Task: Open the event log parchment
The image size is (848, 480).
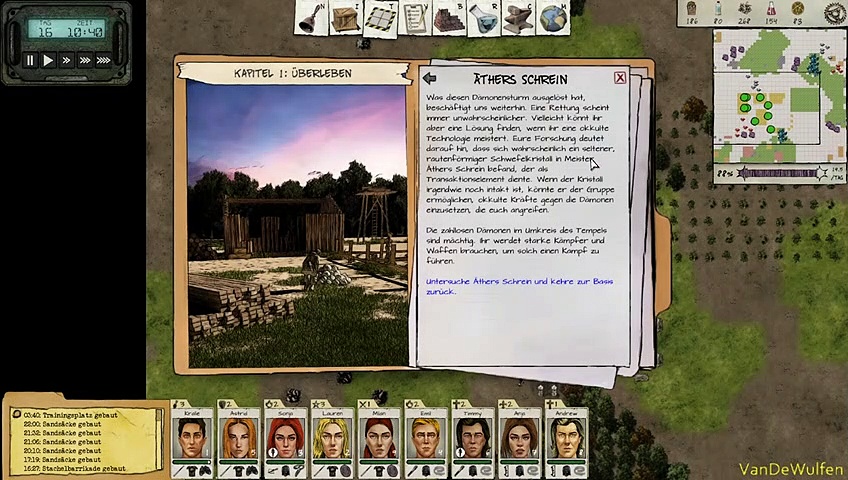Action: pos(83,441)
